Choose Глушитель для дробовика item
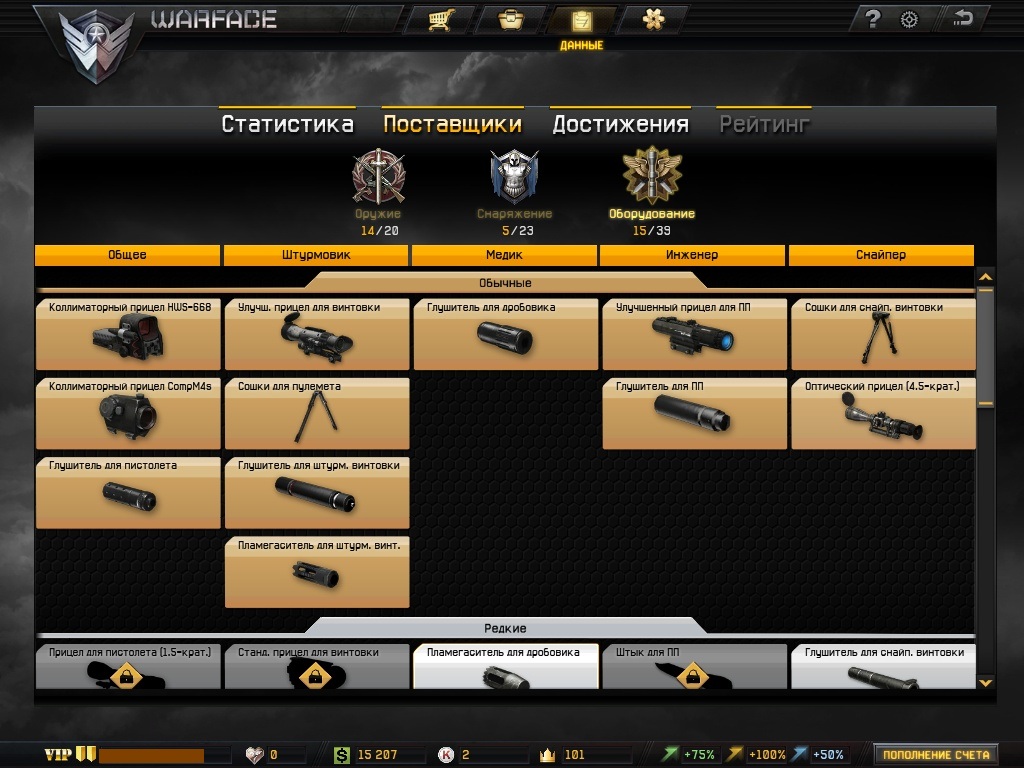Screen dimensions: 1024x768 (x=505, y=334)
